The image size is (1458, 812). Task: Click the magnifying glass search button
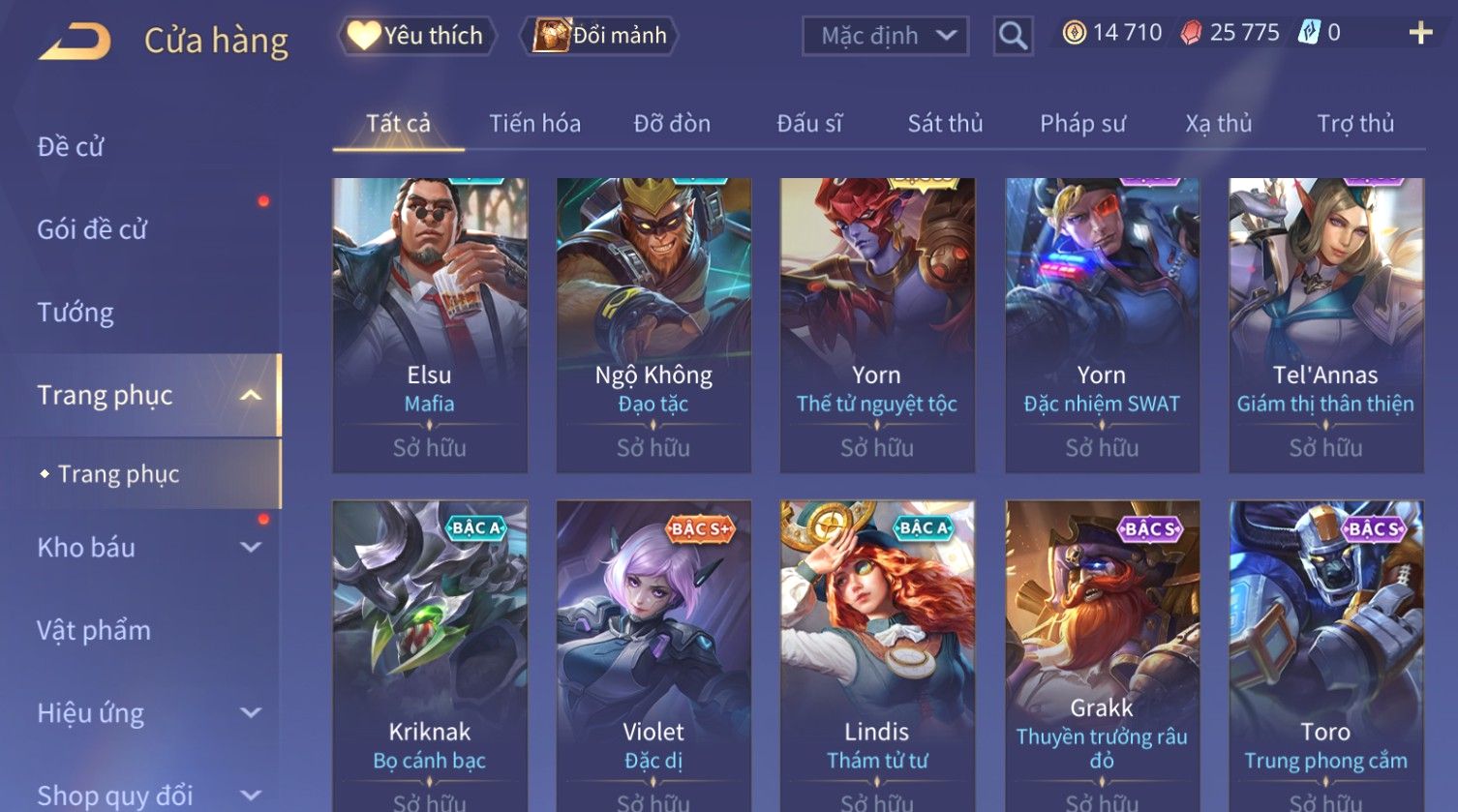(1013, 37)
